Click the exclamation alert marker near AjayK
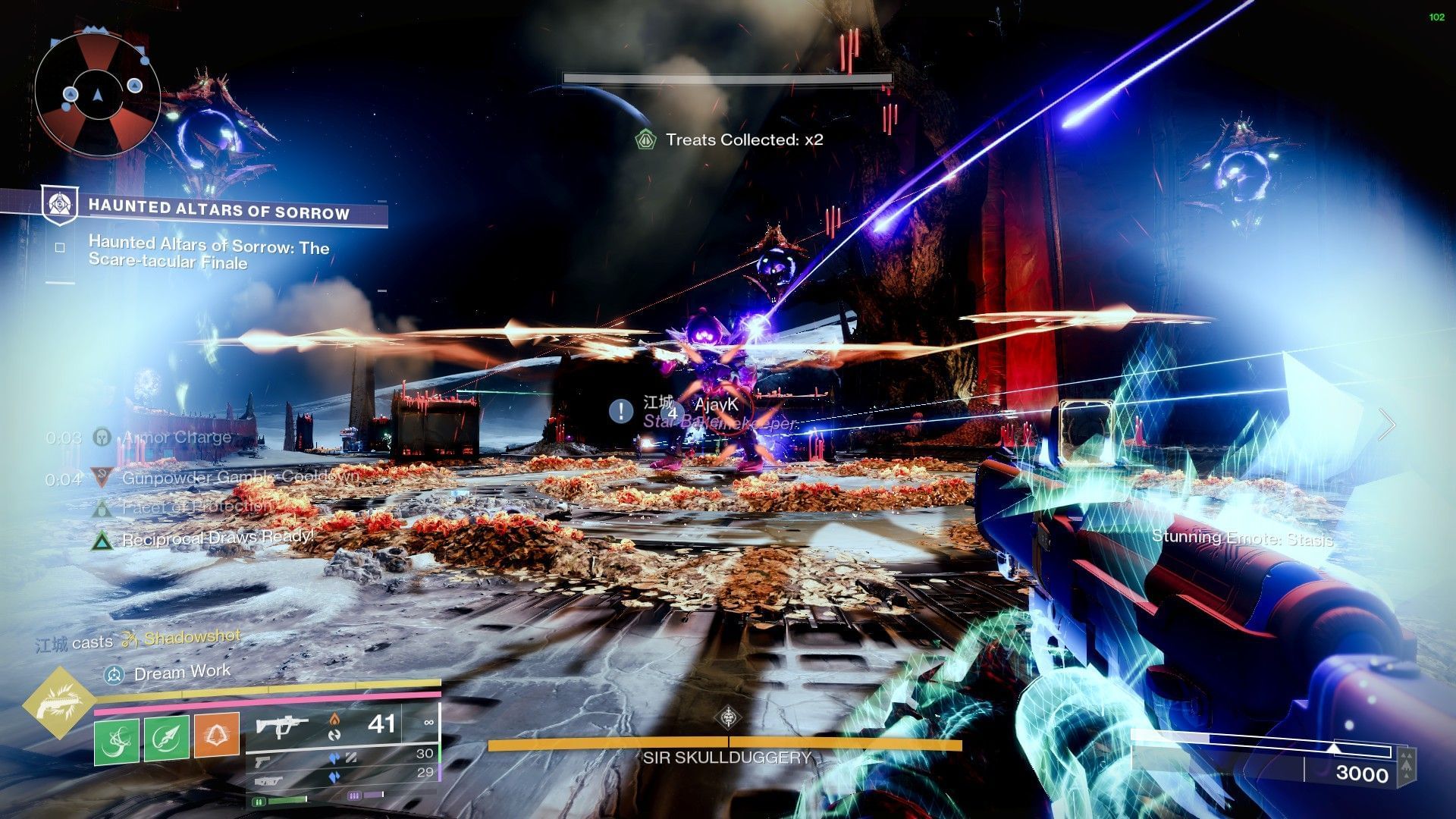 coord(621,411)
